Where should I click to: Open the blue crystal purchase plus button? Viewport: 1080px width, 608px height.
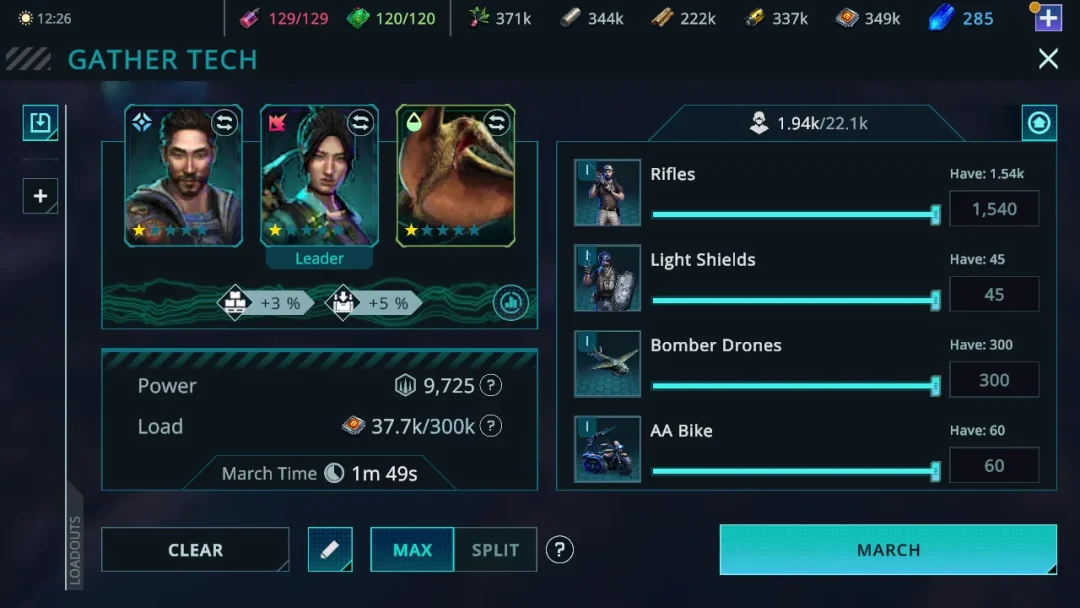coord(1047,18)
